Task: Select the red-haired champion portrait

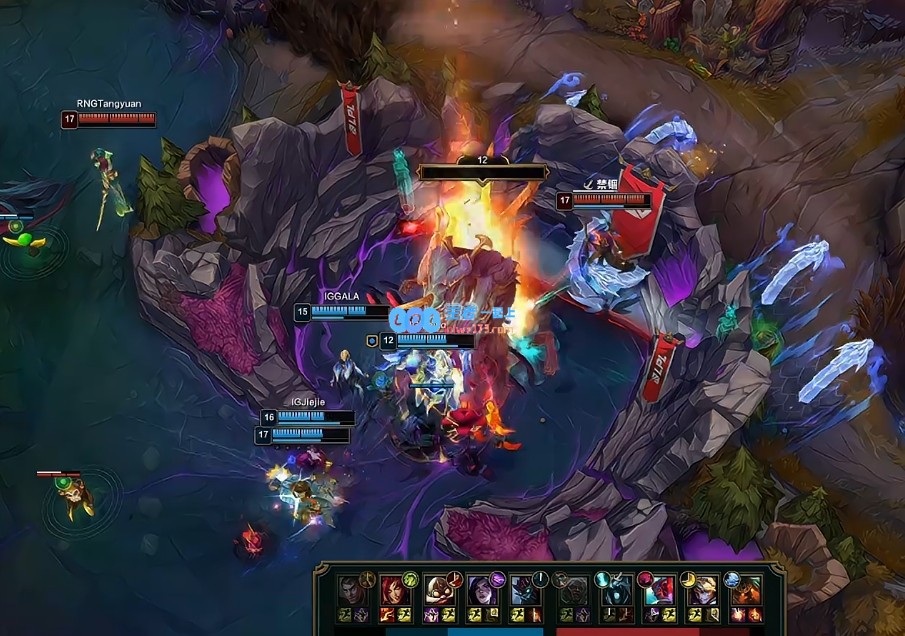Action: pos(394,589)
